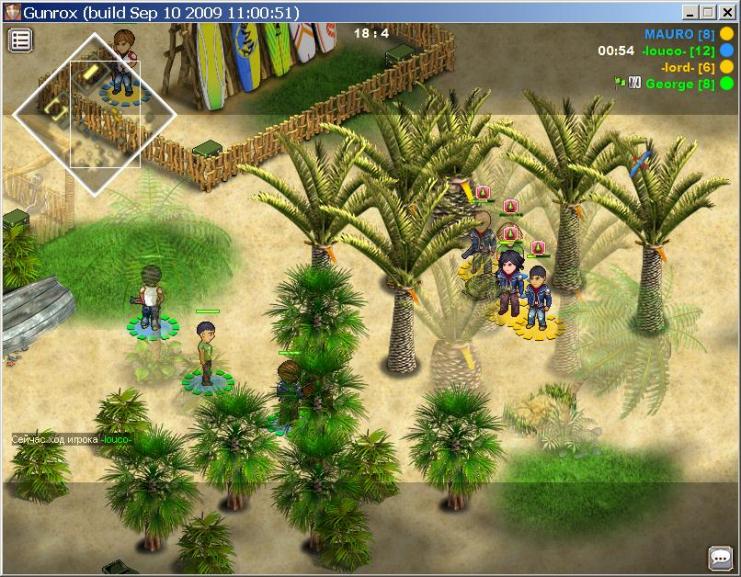Open the game menu list button
This screenshot has width=741, height=577.
[x=21, y=40]
